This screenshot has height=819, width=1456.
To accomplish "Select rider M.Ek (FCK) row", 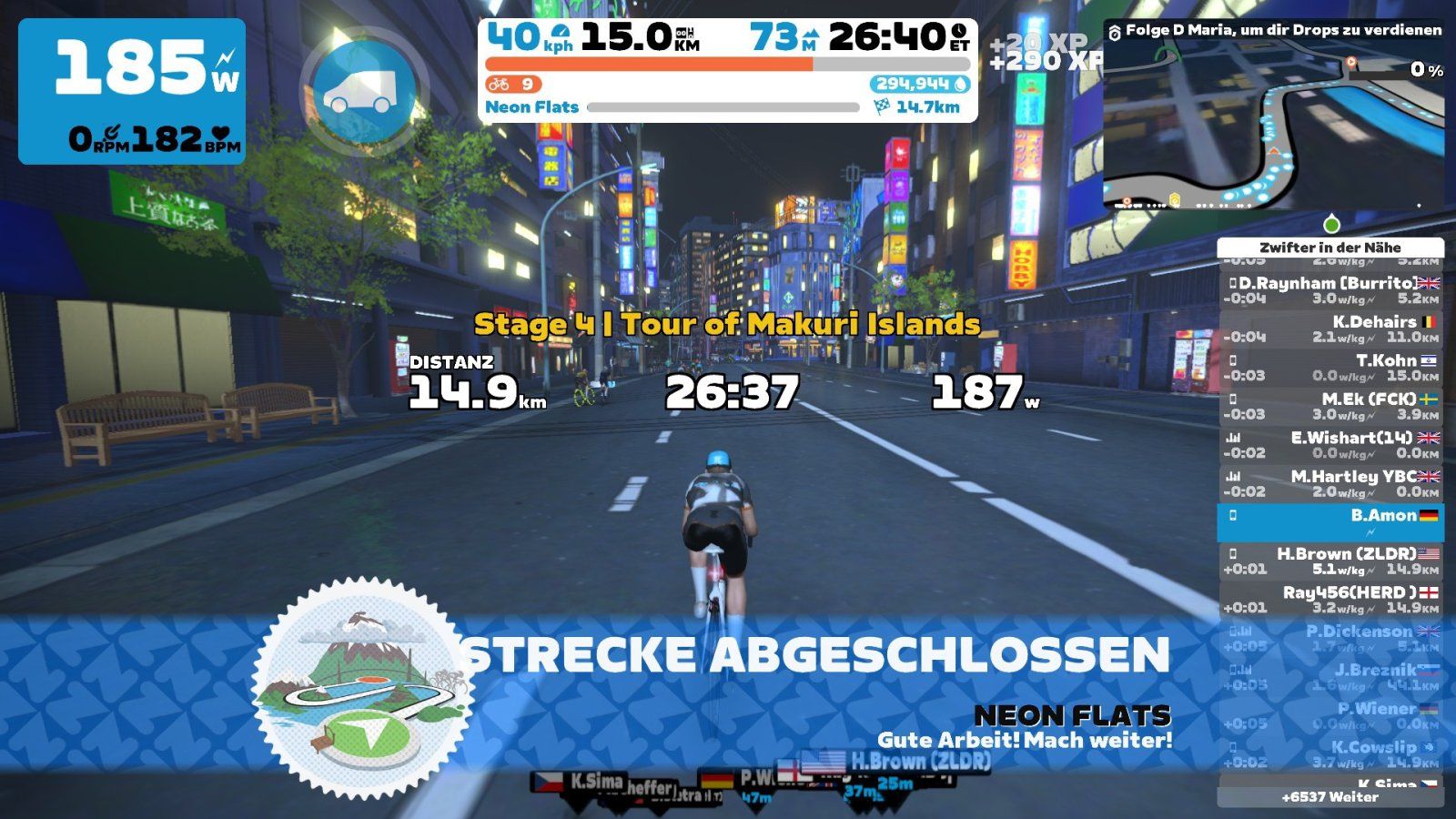I will (1330, 406).
